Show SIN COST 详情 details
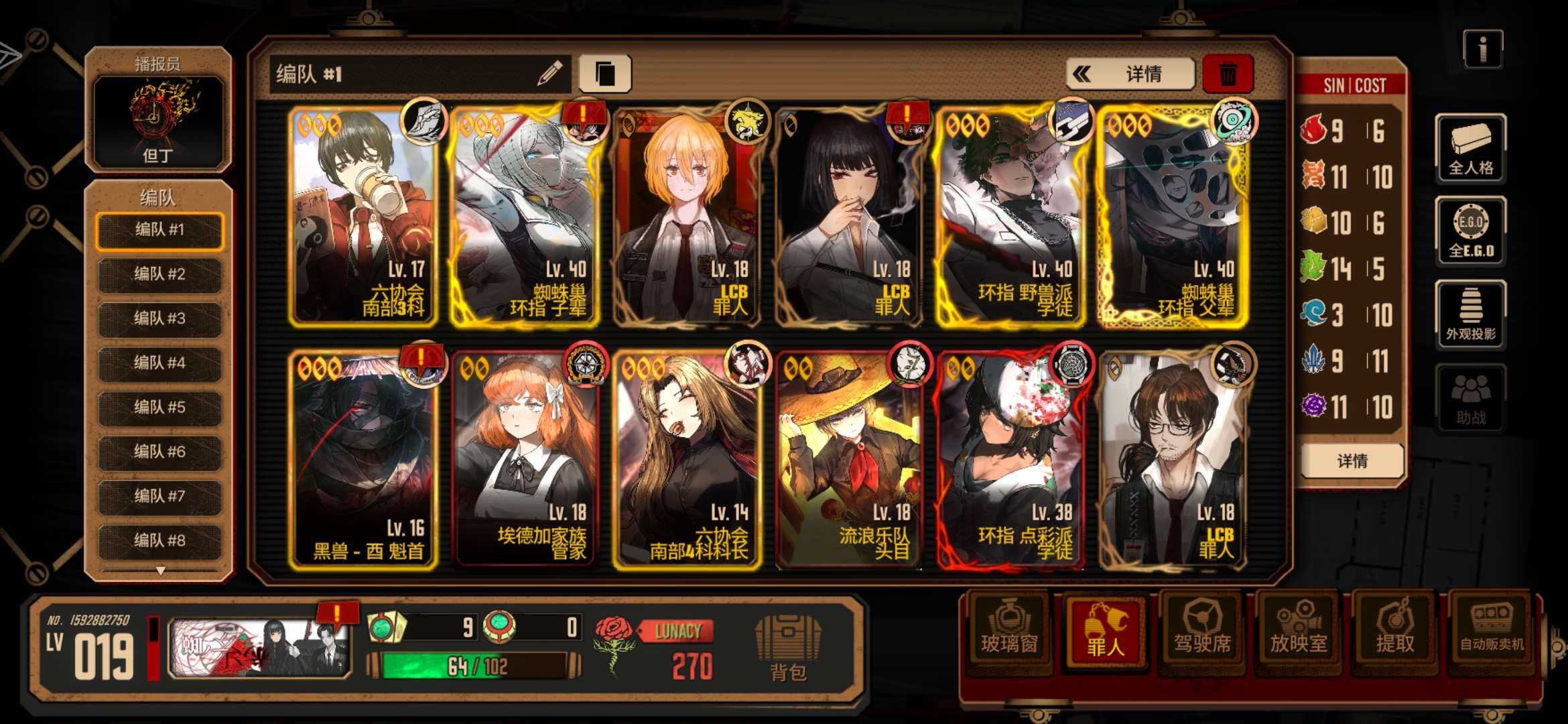The height and width of the screenshot is (724, 1568). pyautogui.click(x=1352, y=461)
